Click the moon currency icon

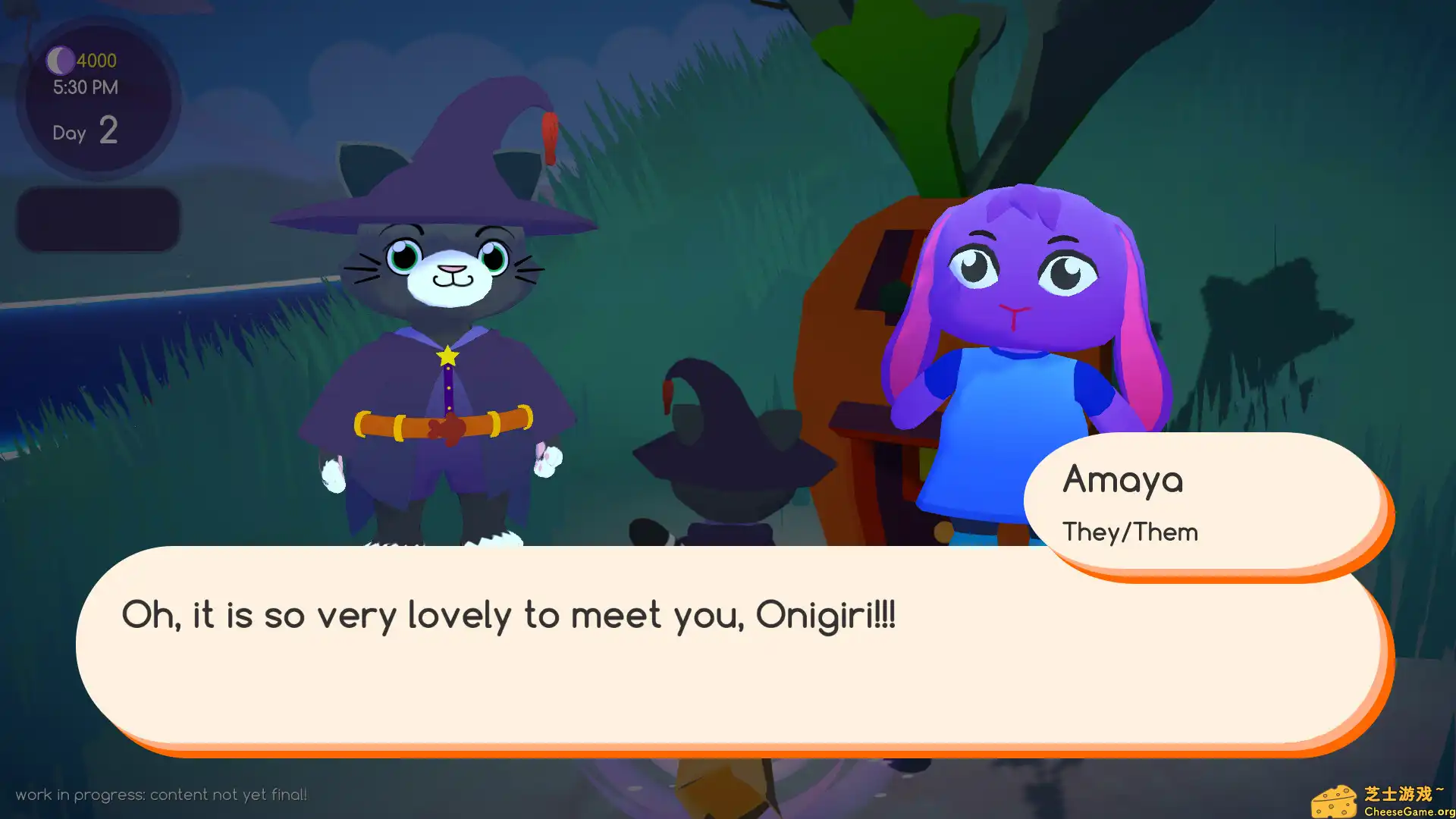point(59,61)
